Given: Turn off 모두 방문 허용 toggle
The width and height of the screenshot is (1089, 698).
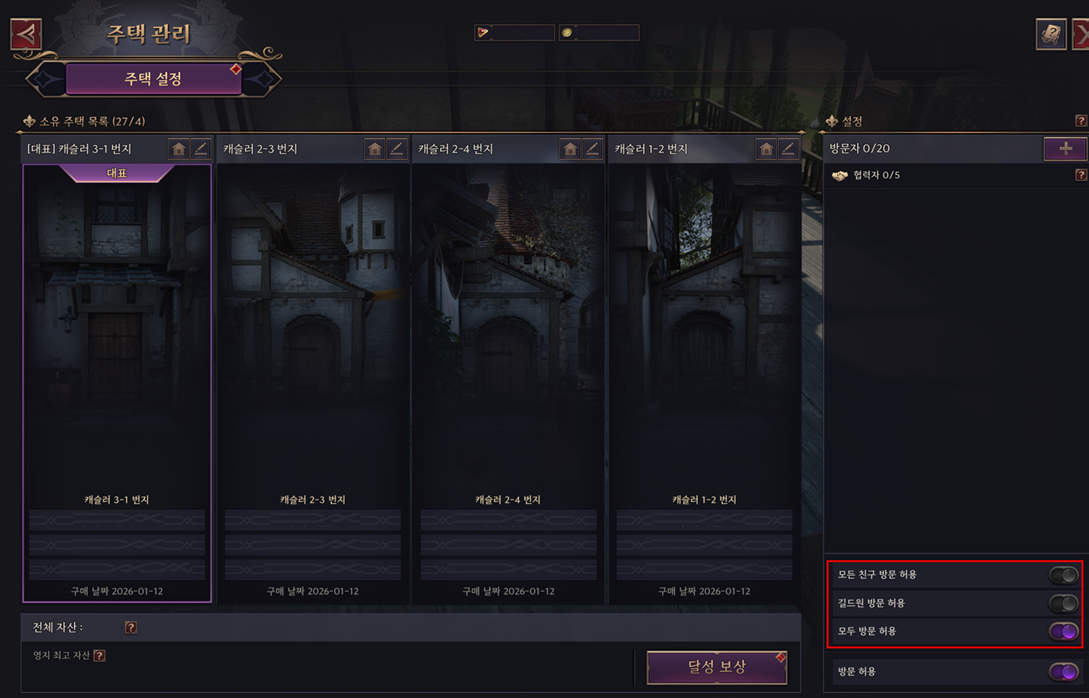Looking at the screenshot, I should click(1063, 631).
